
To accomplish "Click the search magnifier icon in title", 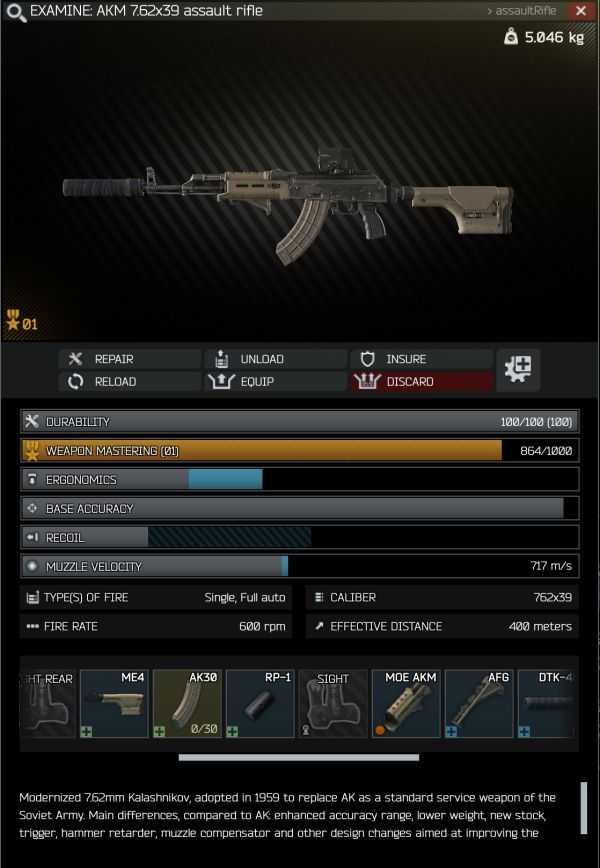I will point(15,12).
